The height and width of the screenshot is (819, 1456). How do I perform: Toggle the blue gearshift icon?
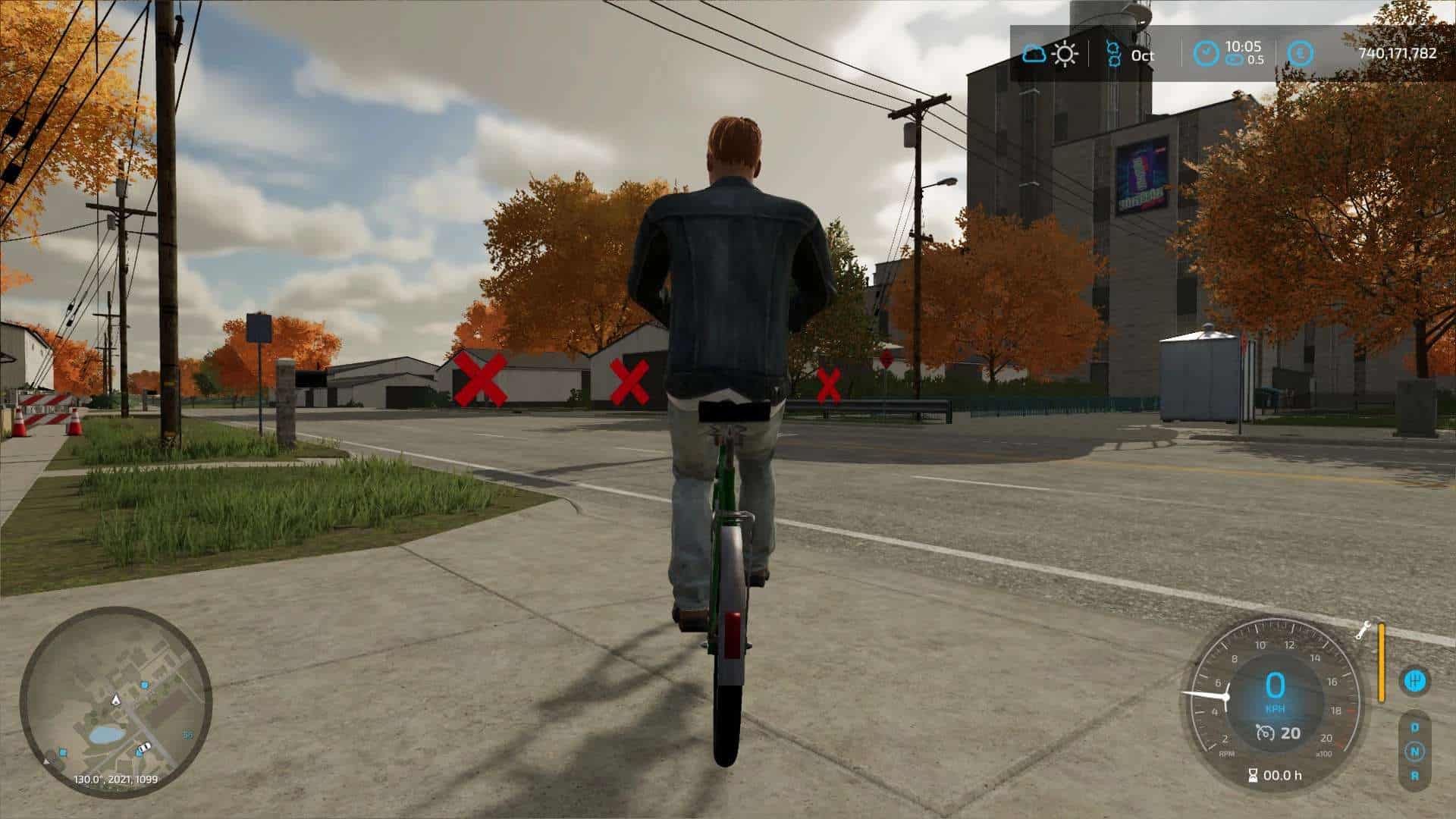pyautogui.click(x=1414, y=680)
